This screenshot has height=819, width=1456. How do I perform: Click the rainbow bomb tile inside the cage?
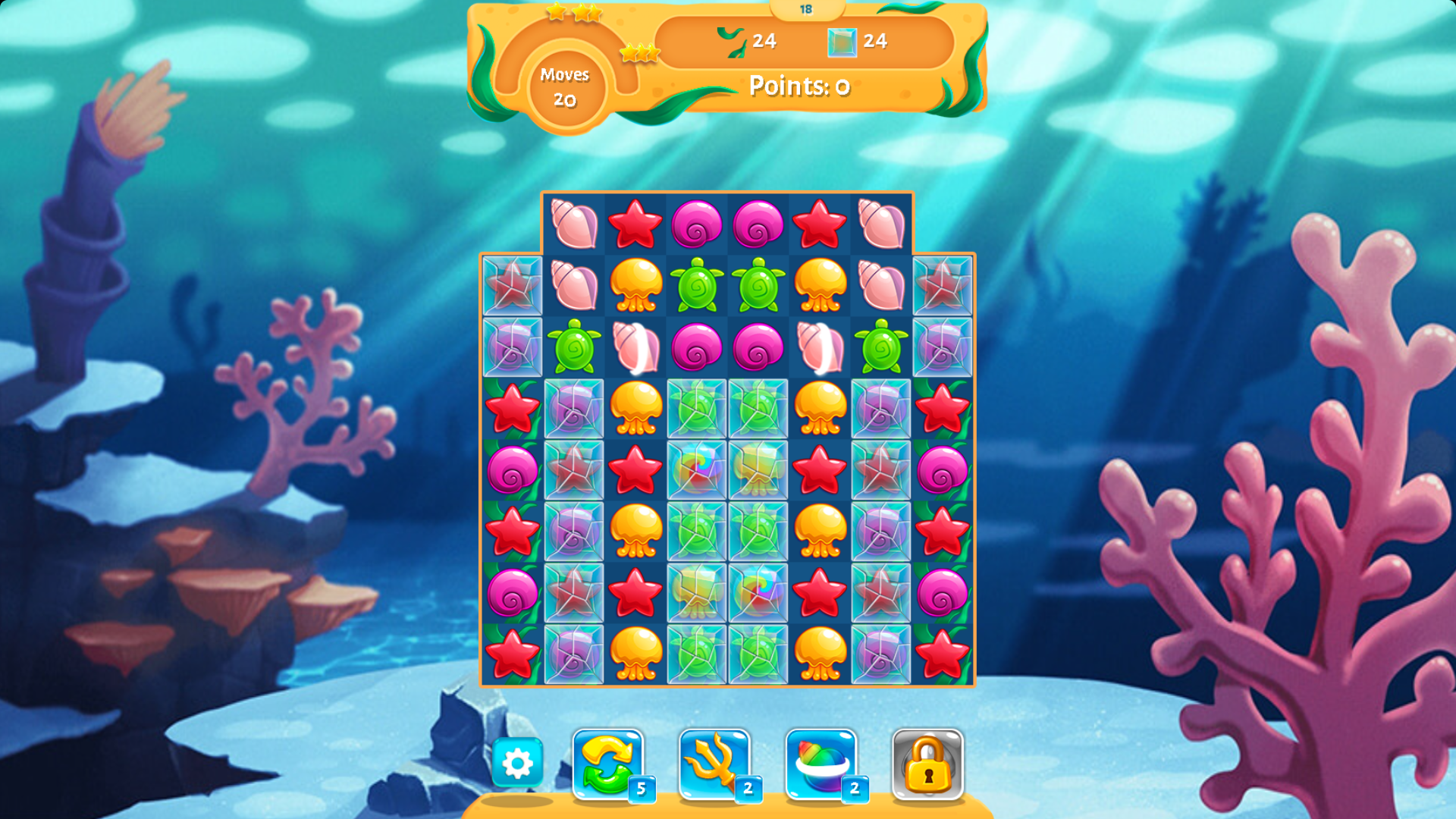(x=696, y=469)
